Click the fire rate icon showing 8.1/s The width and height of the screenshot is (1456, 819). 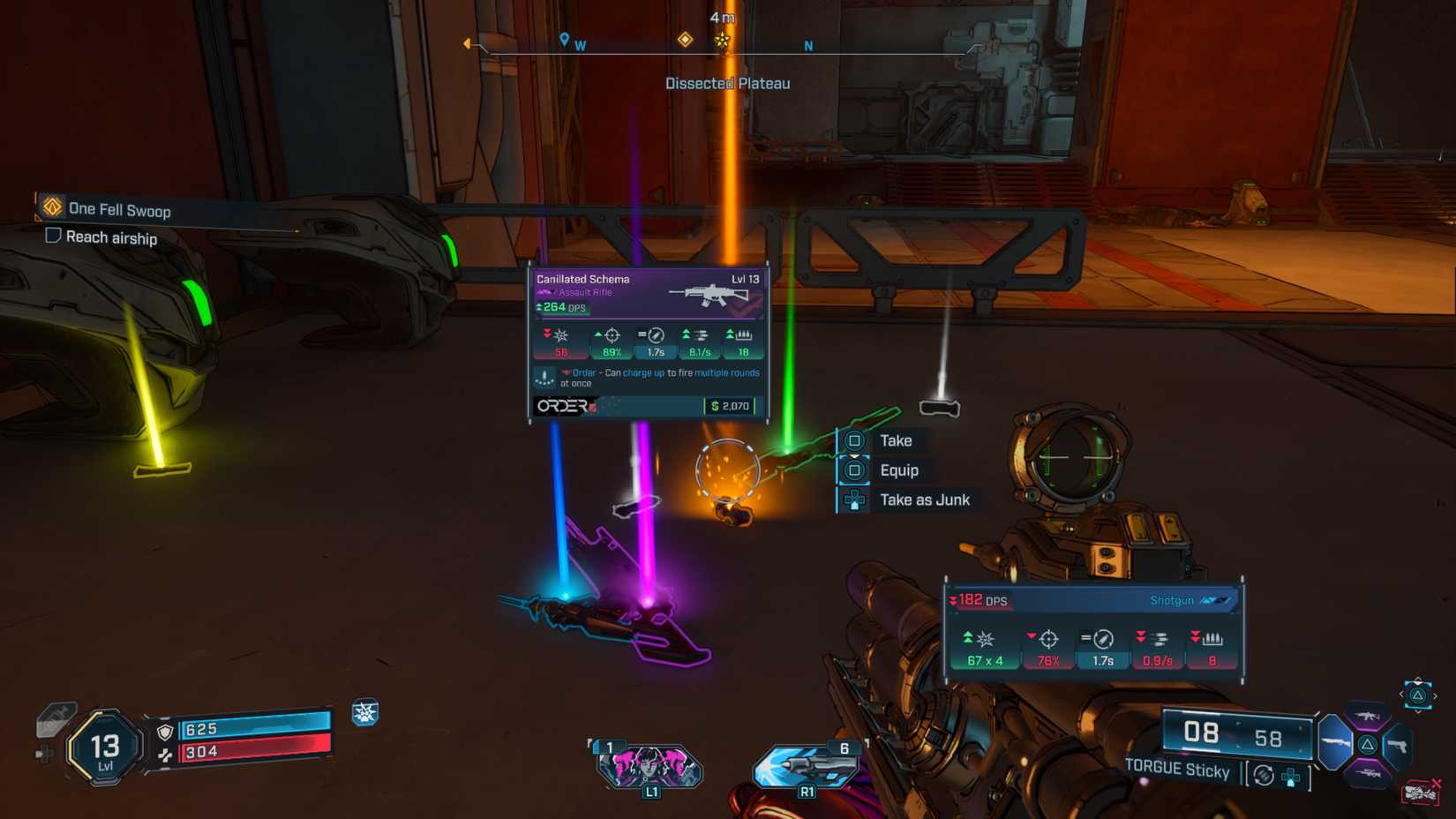tap(700, 336)
